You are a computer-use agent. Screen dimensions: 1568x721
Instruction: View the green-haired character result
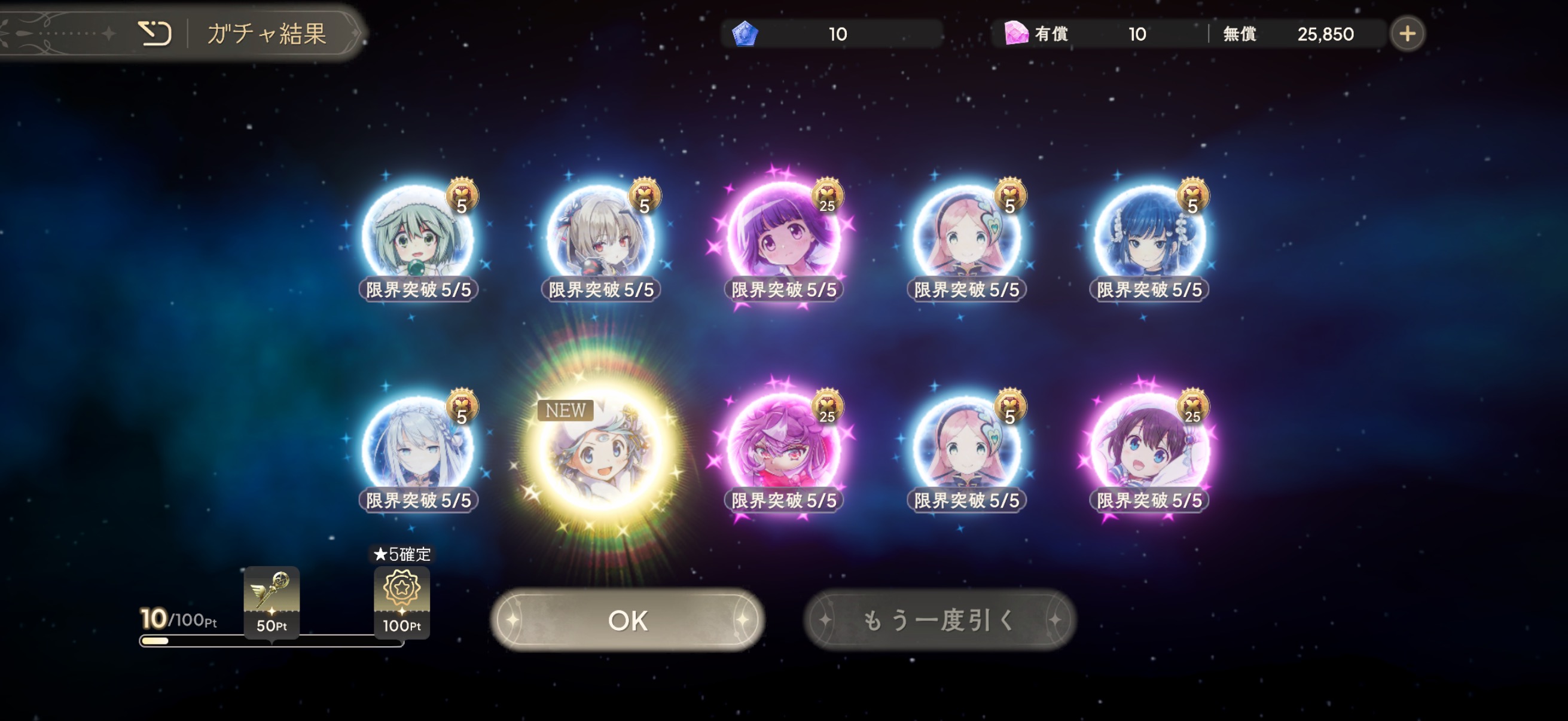417,237
